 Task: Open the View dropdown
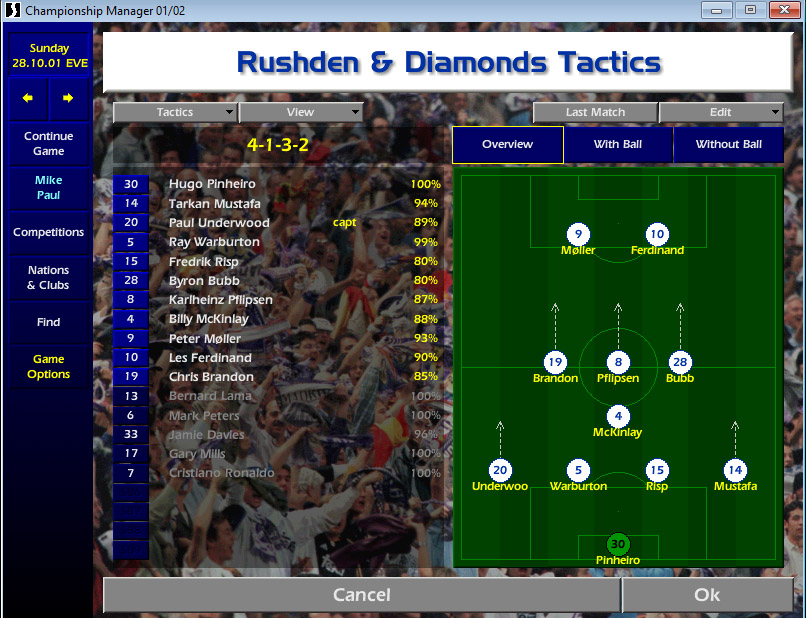point(300,112)
